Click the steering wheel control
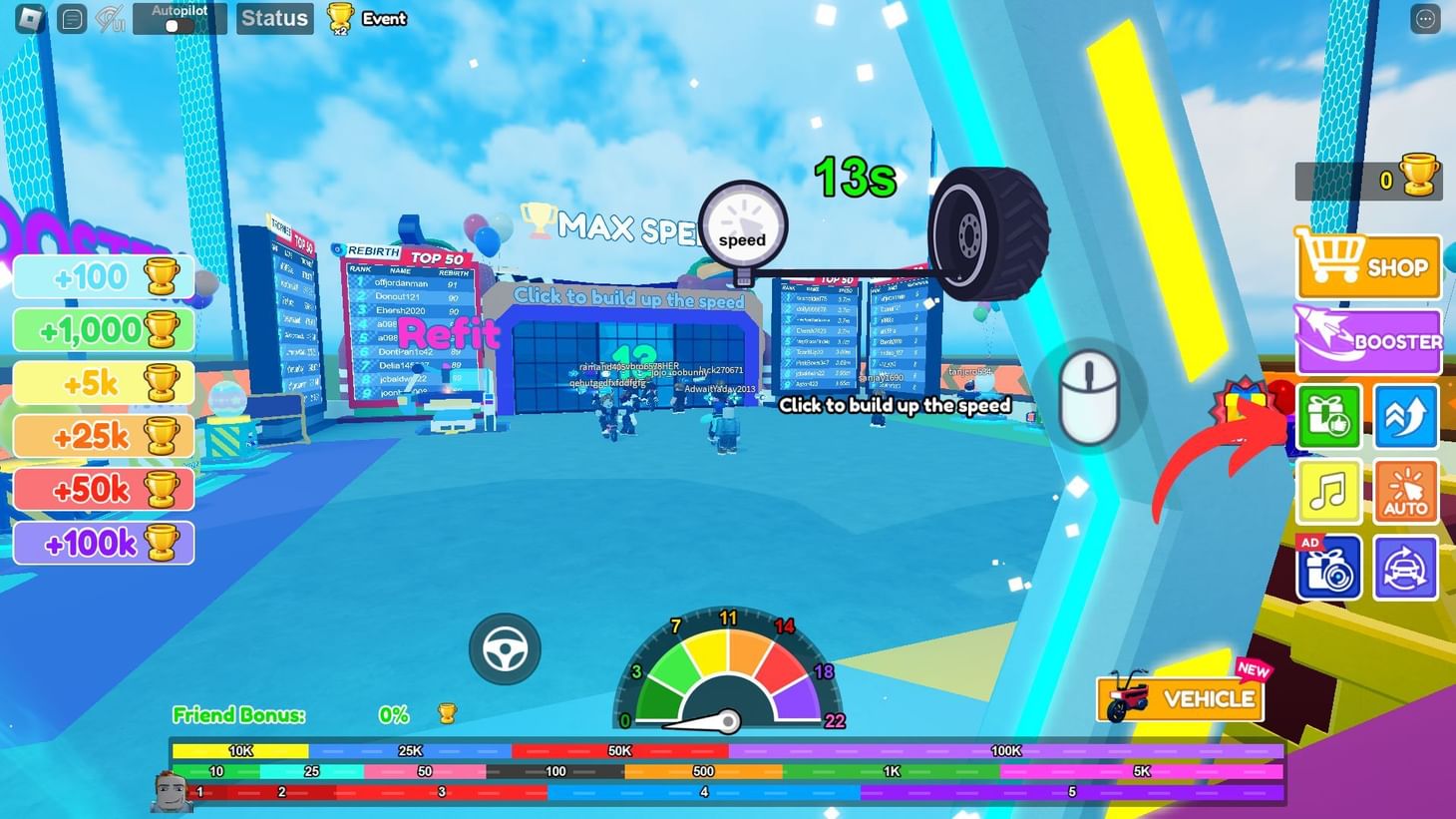This screenshot has height=819, width=1456. 506,648
